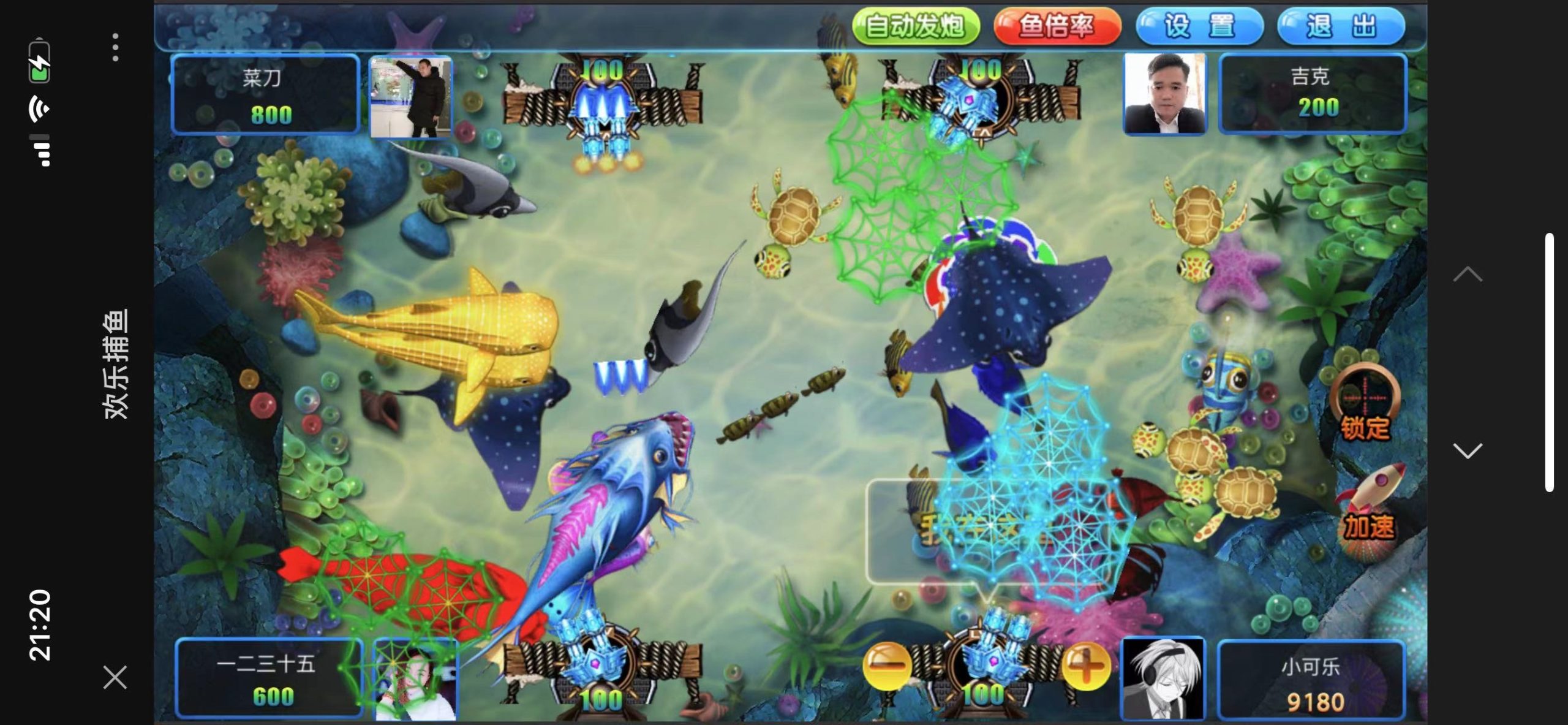Select 小可乐's anime avatar
Viewport: 1568px width, 725px height.
pyautogui.click(x=1163, y=678)
